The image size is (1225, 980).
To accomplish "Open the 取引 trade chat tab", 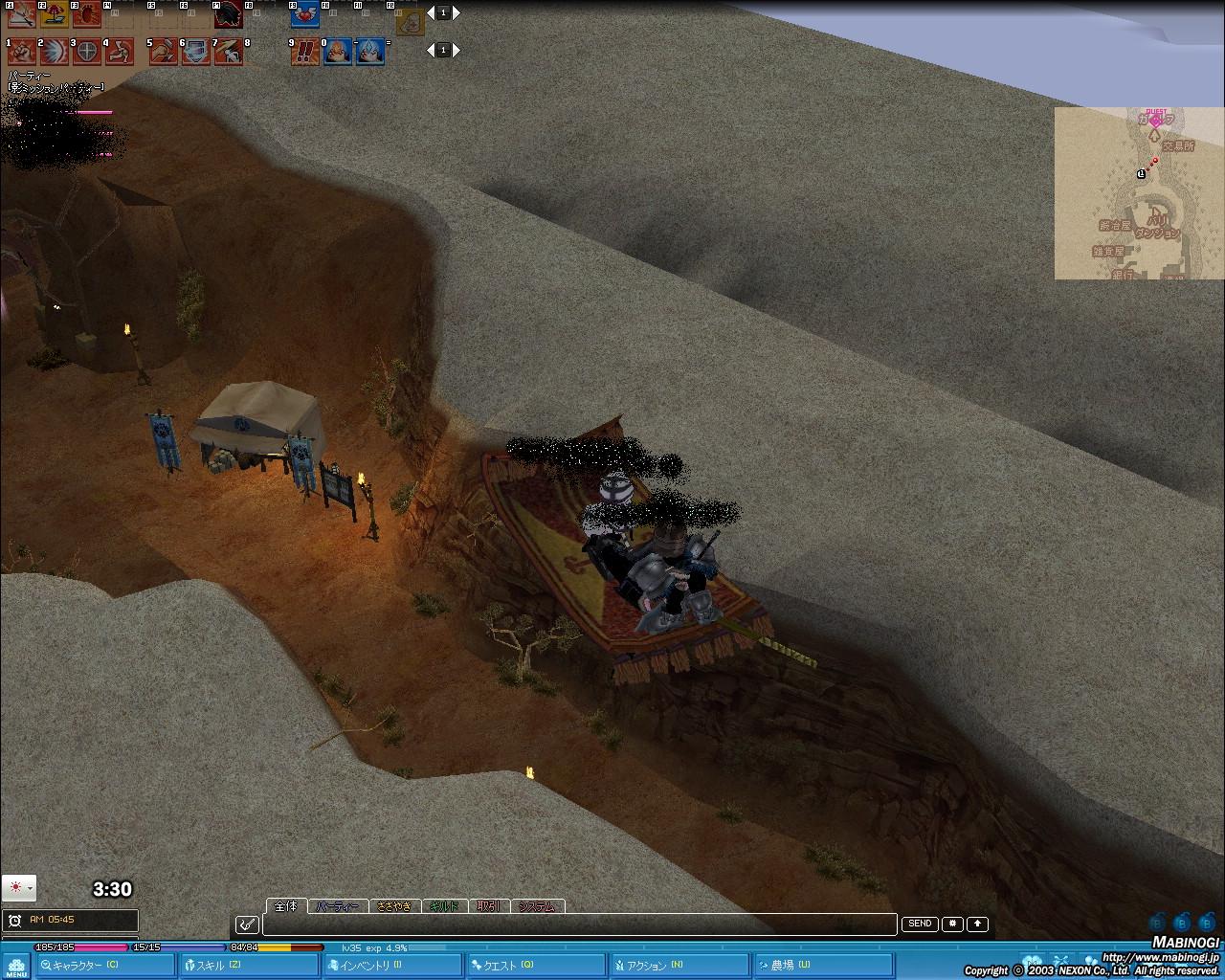I will 488,906.
